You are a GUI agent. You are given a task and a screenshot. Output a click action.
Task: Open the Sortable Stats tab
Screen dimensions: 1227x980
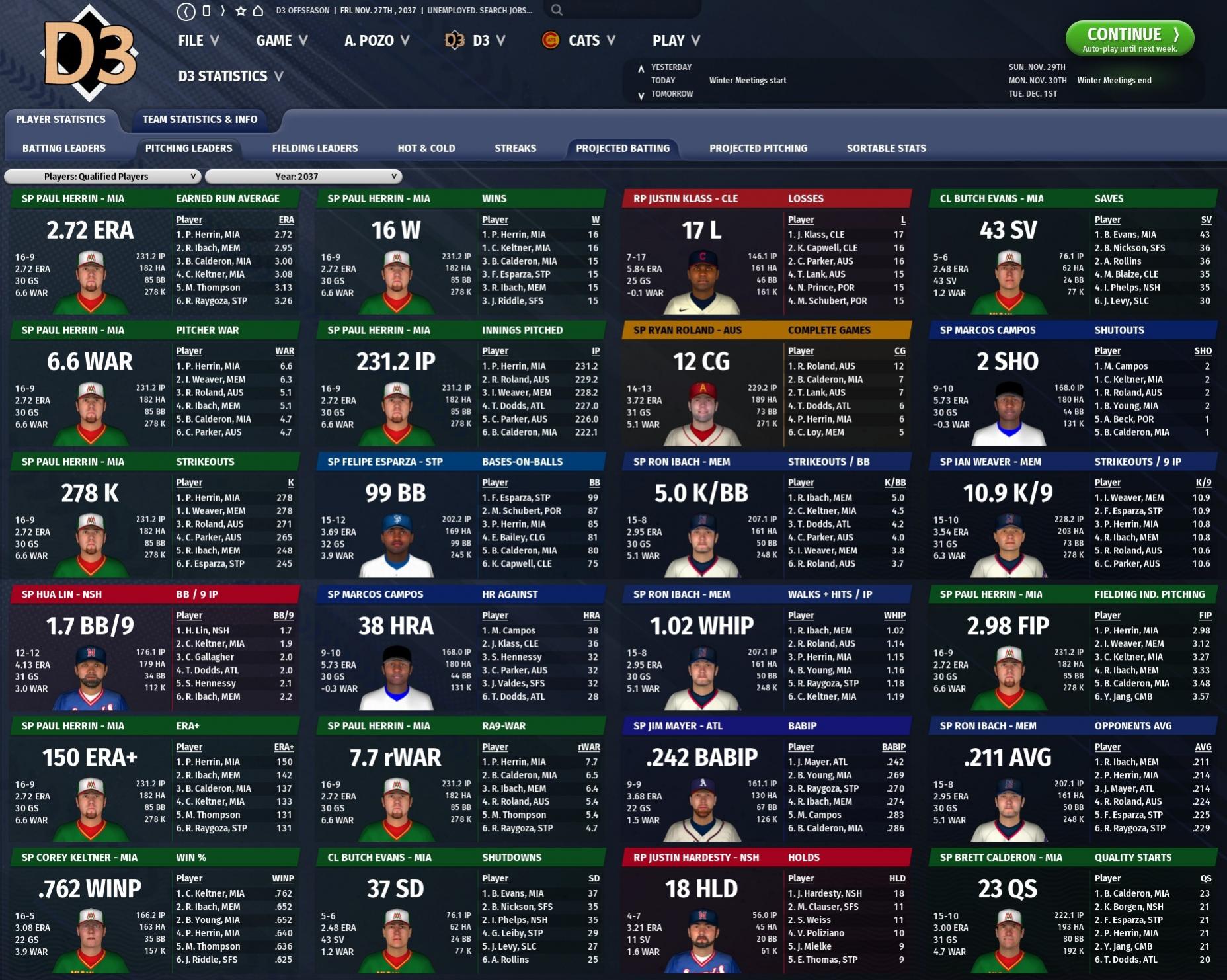pyautogui.click(x=886, y=149)
